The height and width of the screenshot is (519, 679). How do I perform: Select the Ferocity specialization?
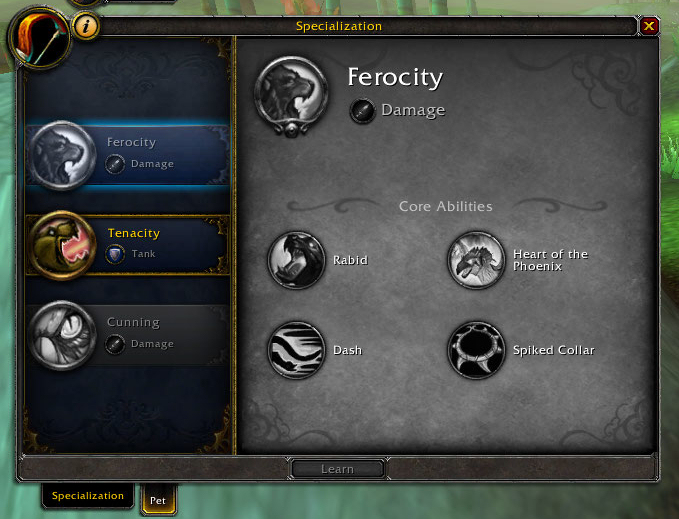[128, 154]
